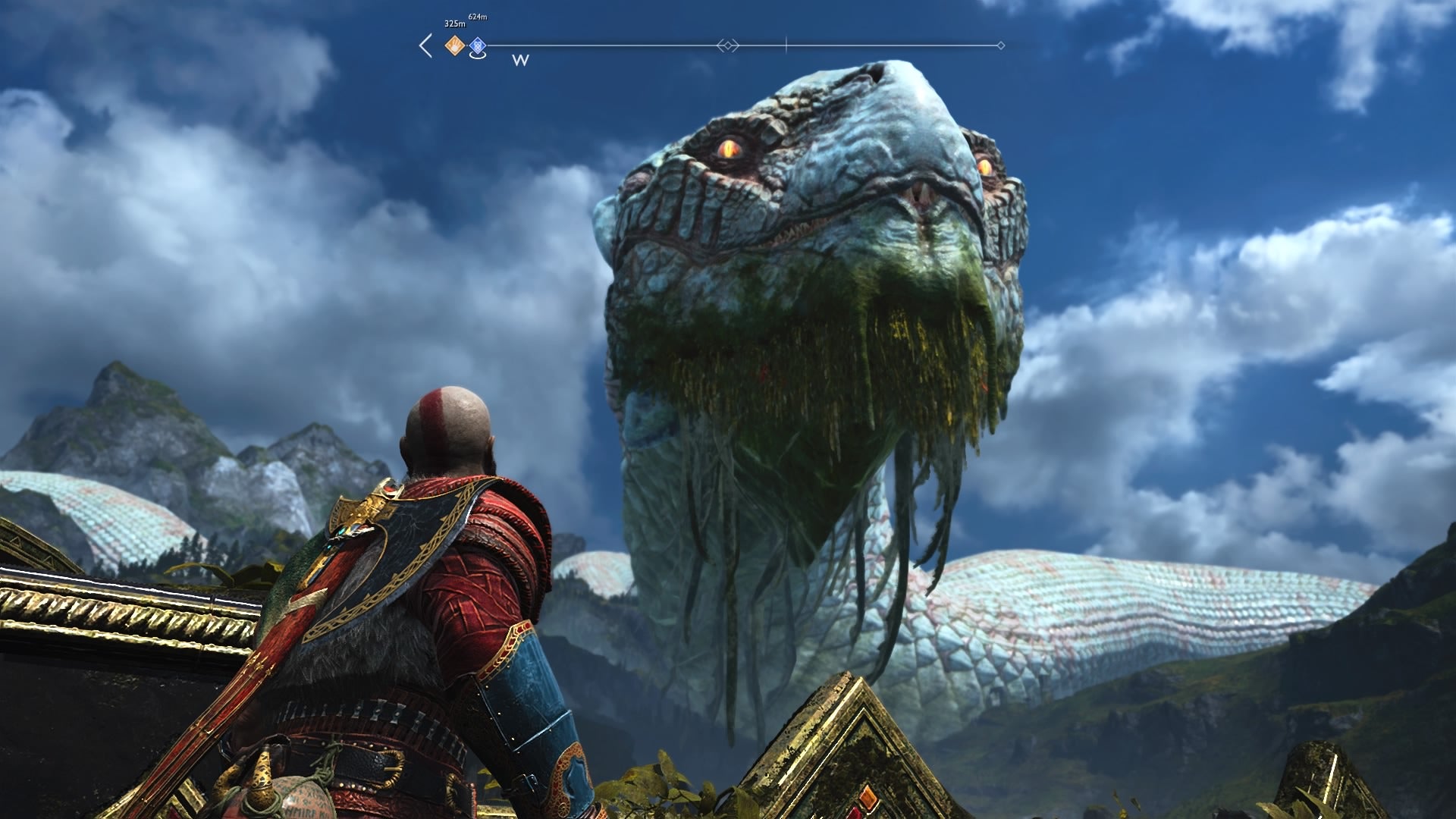Click the back chevron left of the compass
The image size is (1456, 819).
click(425, 44)
